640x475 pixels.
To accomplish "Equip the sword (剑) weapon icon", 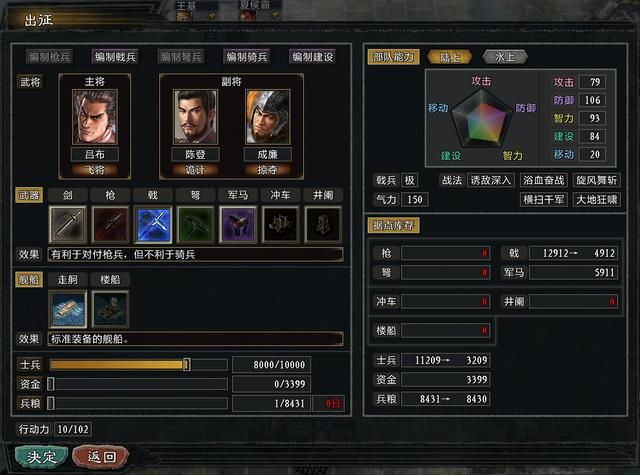I will pyautogui.click(x=68, y=224).
